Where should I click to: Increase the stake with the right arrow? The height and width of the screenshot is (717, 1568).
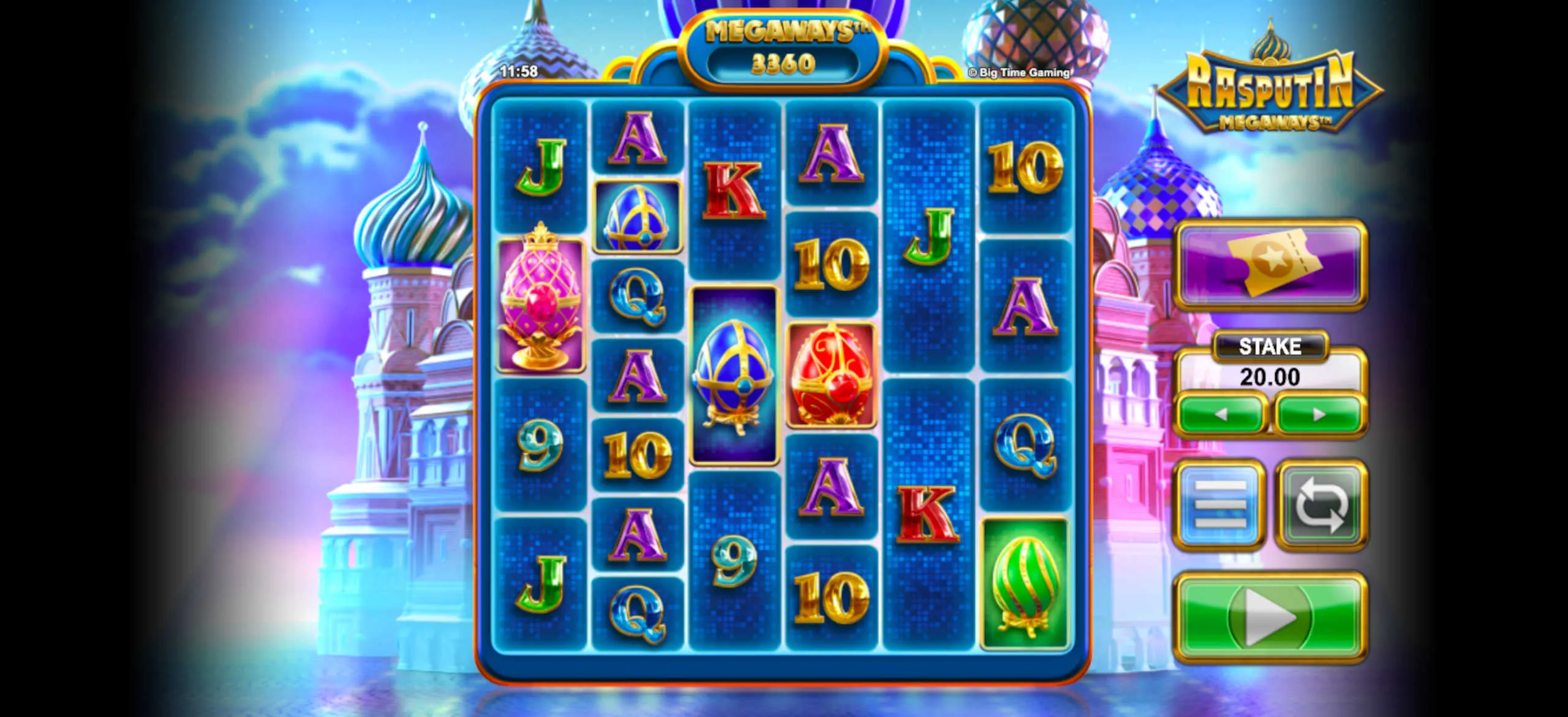1319,414
